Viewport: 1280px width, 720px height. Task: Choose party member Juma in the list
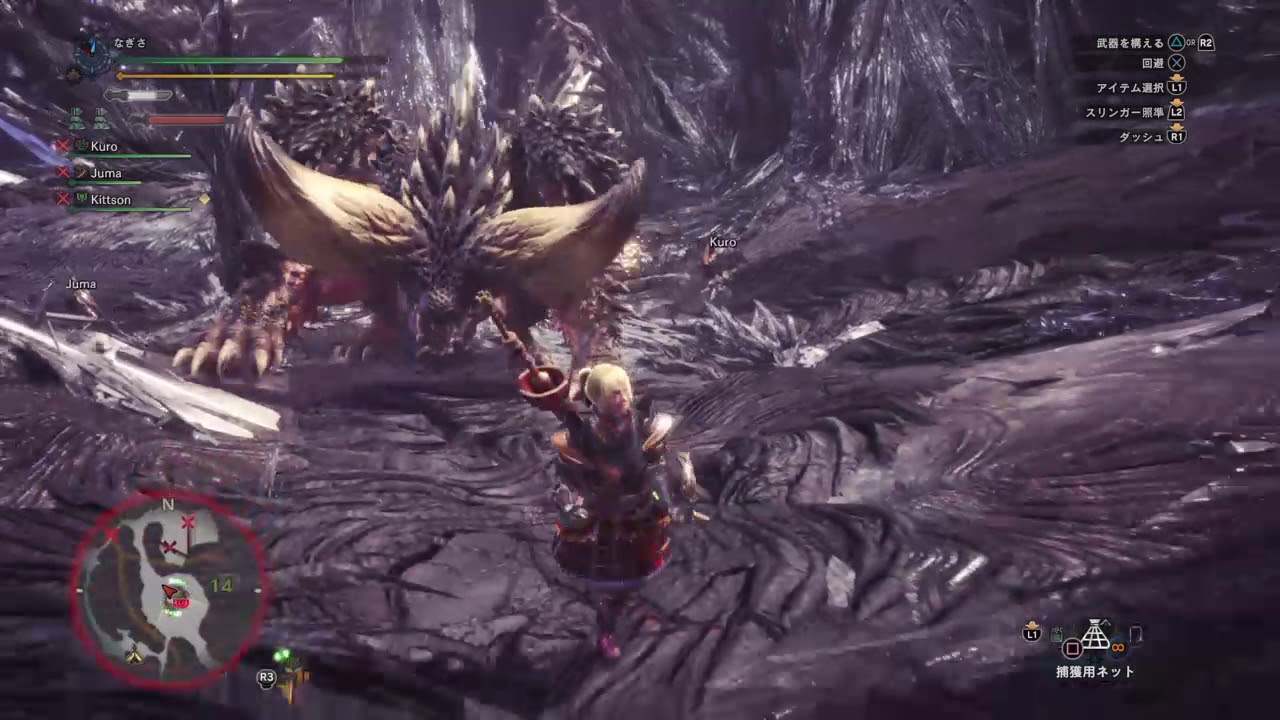[105, 173]
